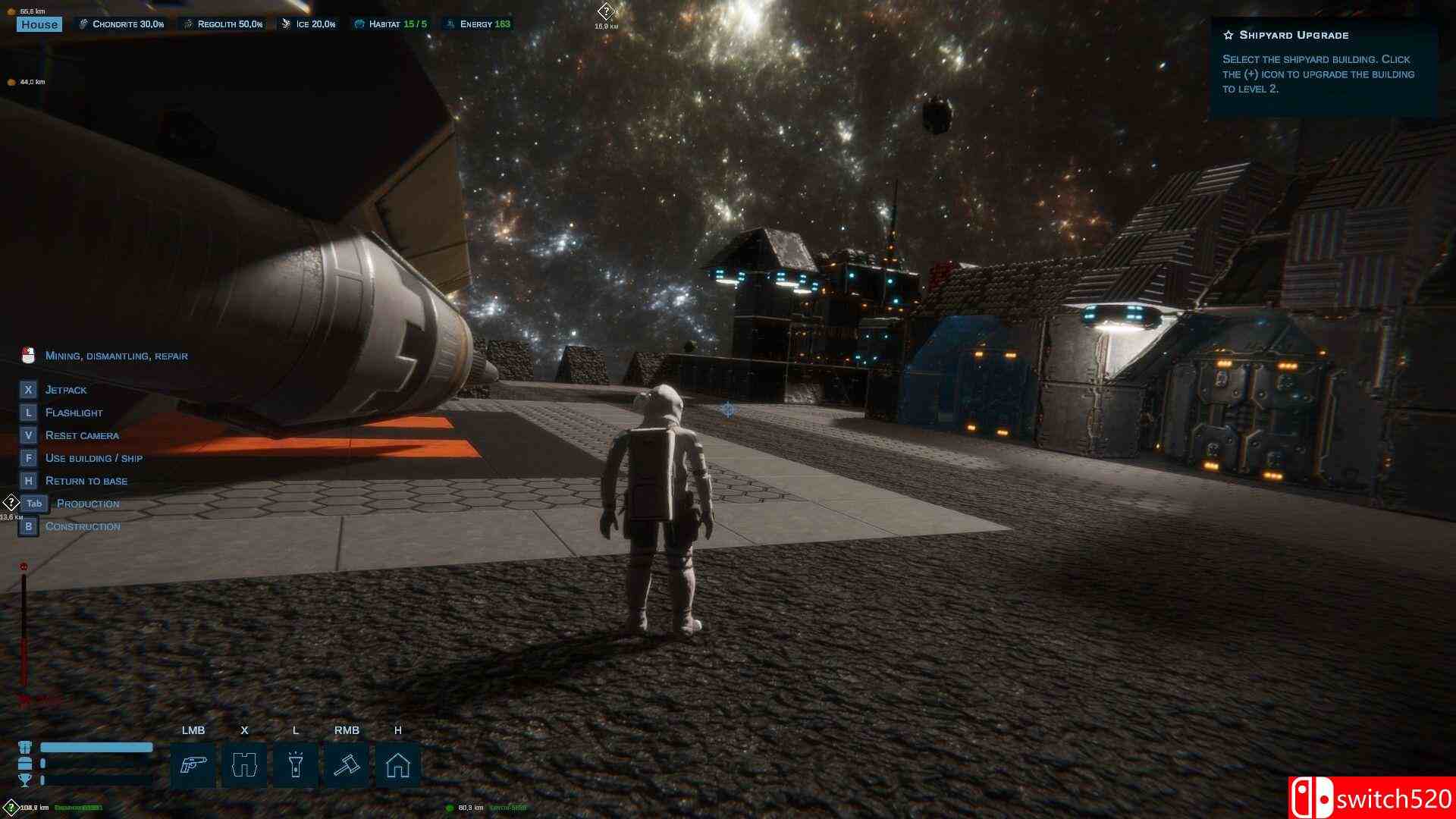This screenshot has width=1456, height=819.
Task: Click the Jetpack entry in the controls list
Action: 66,390
